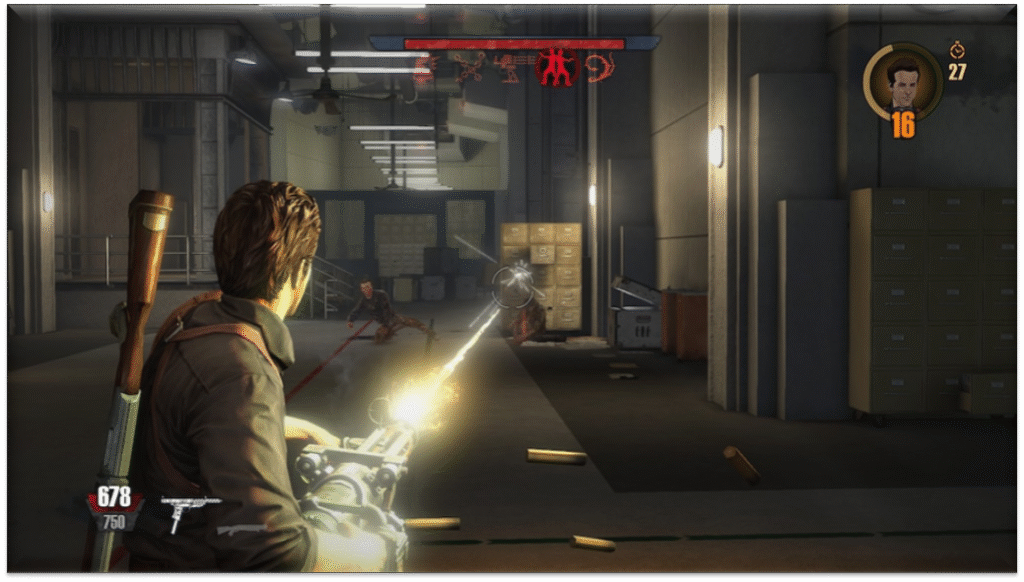Choose the red swirl icon under the bar

click(600, 67)
